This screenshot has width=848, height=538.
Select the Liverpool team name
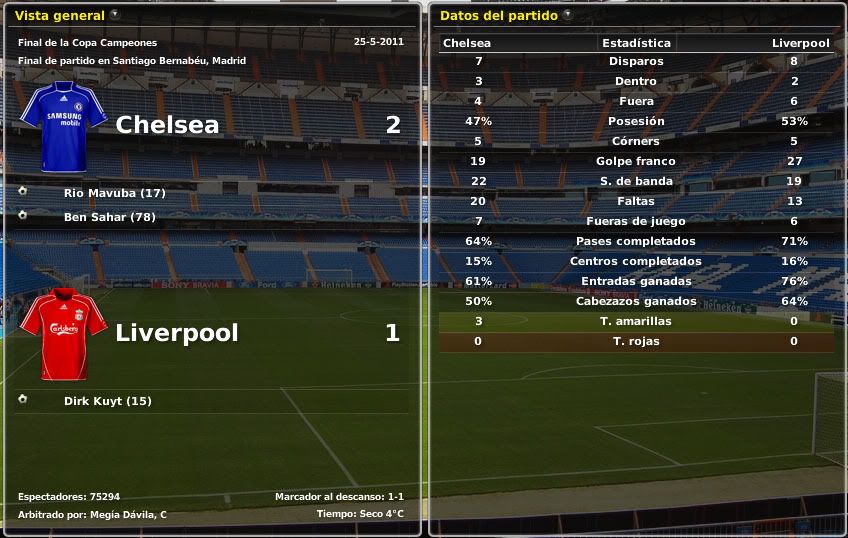(177, 333)
